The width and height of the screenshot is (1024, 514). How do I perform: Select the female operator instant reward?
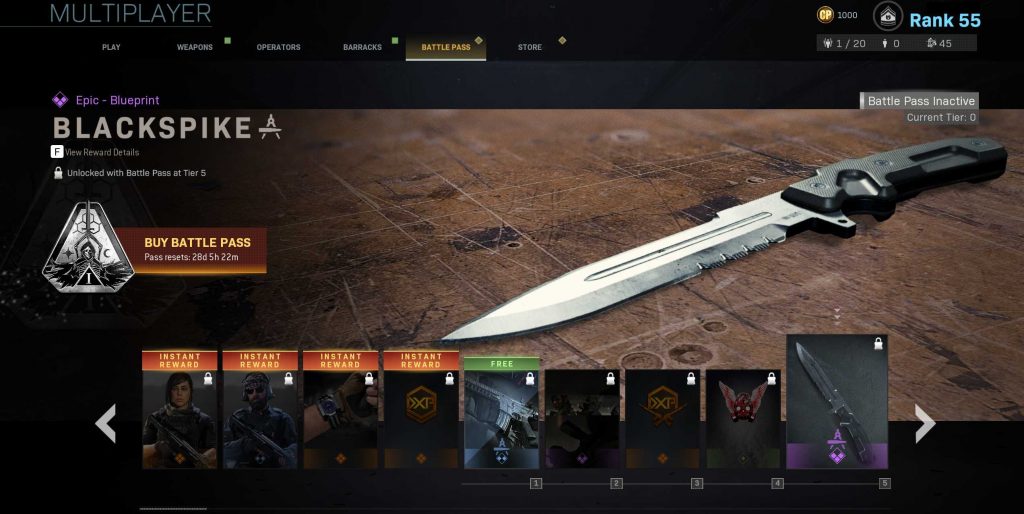[180, 410]
